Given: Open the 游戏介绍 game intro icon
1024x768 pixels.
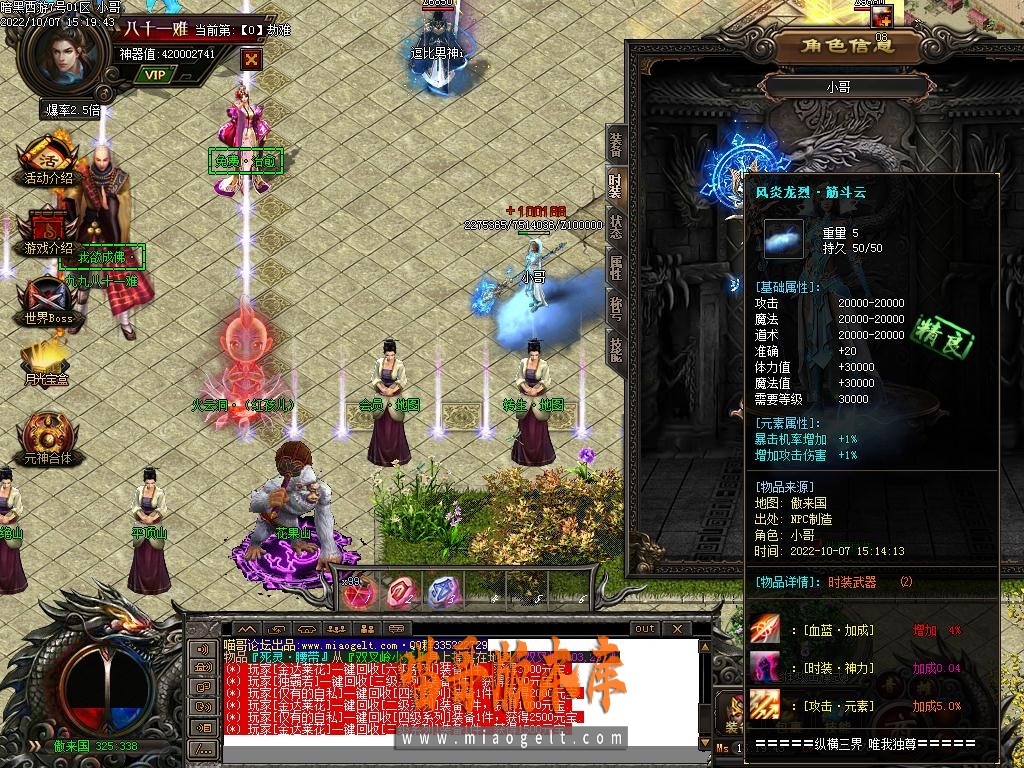Looking at the screenshot, I should coord(47,229).
